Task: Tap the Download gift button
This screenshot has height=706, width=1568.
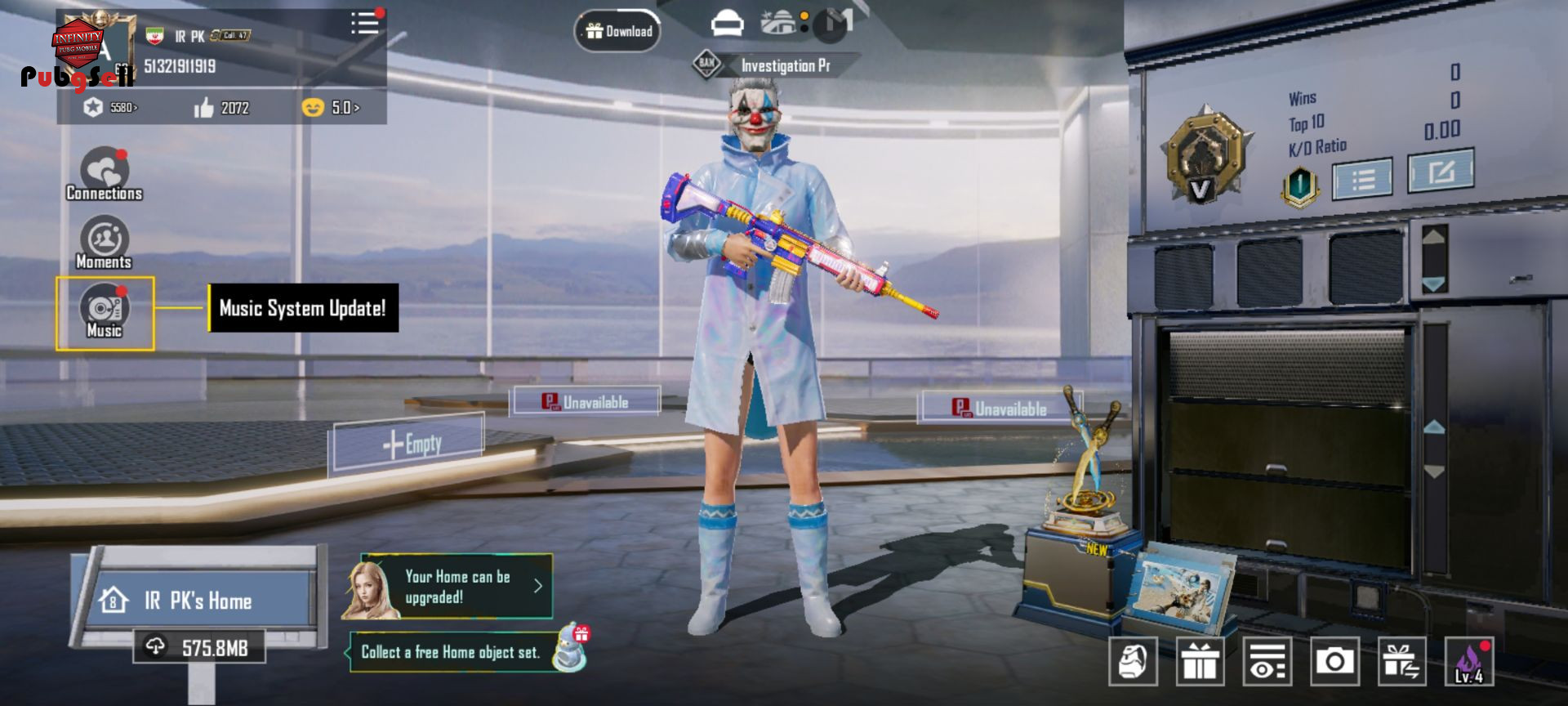Action: pyautogui.click(x=618, y=31)
